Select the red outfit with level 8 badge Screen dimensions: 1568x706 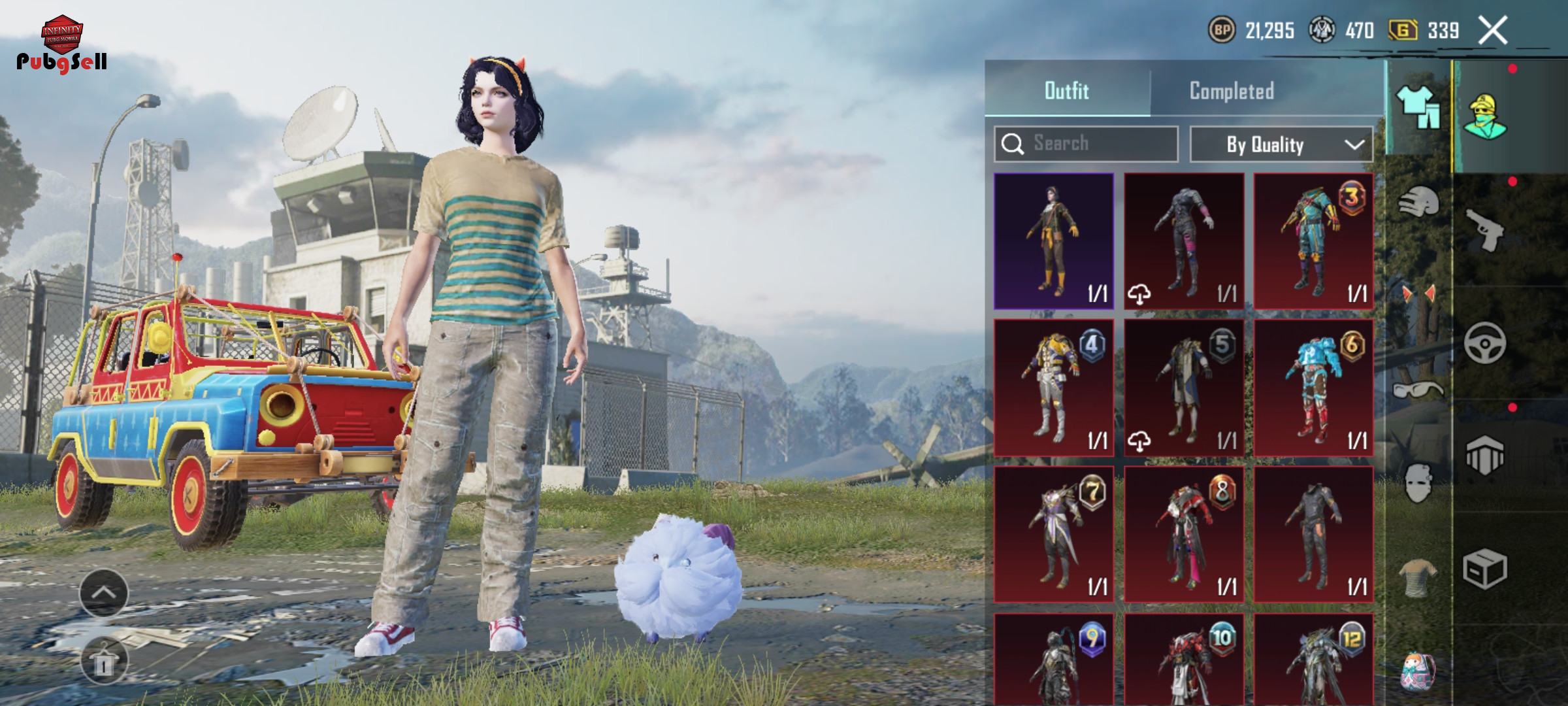pos(1183,534)
